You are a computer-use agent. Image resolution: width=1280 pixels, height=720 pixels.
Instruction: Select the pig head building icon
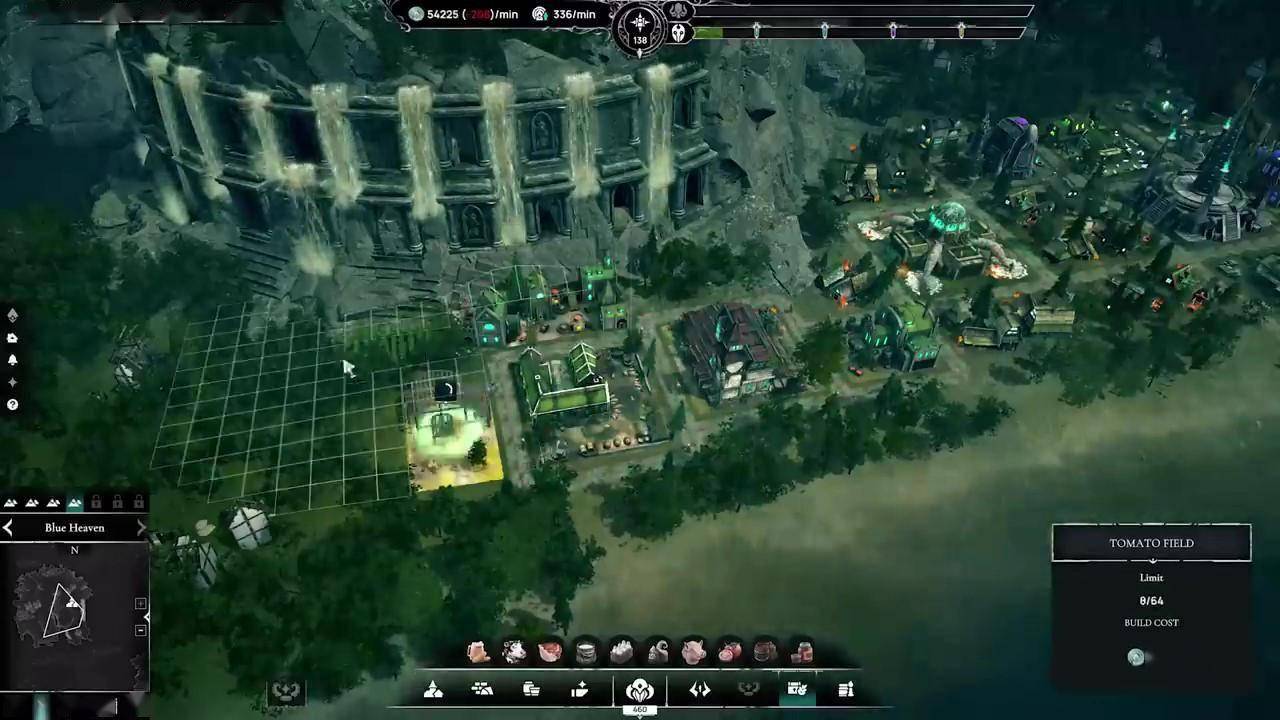coord(694,653)
